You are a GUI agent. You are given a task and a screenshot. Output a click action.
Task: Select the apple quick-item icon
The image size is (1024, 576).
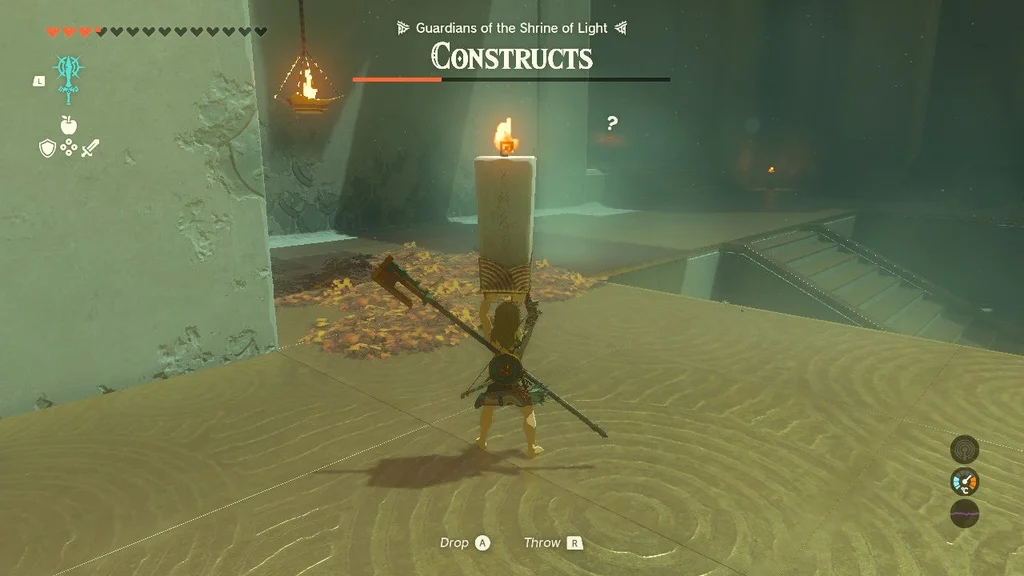(x=69, y=125)
